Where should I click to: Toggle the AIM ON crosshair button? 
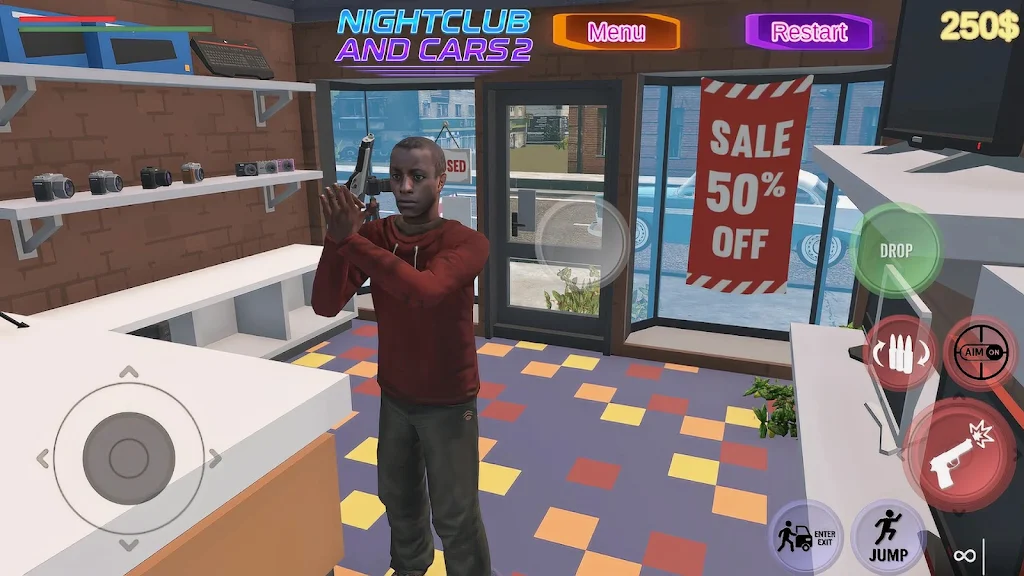tap(980, 352)
